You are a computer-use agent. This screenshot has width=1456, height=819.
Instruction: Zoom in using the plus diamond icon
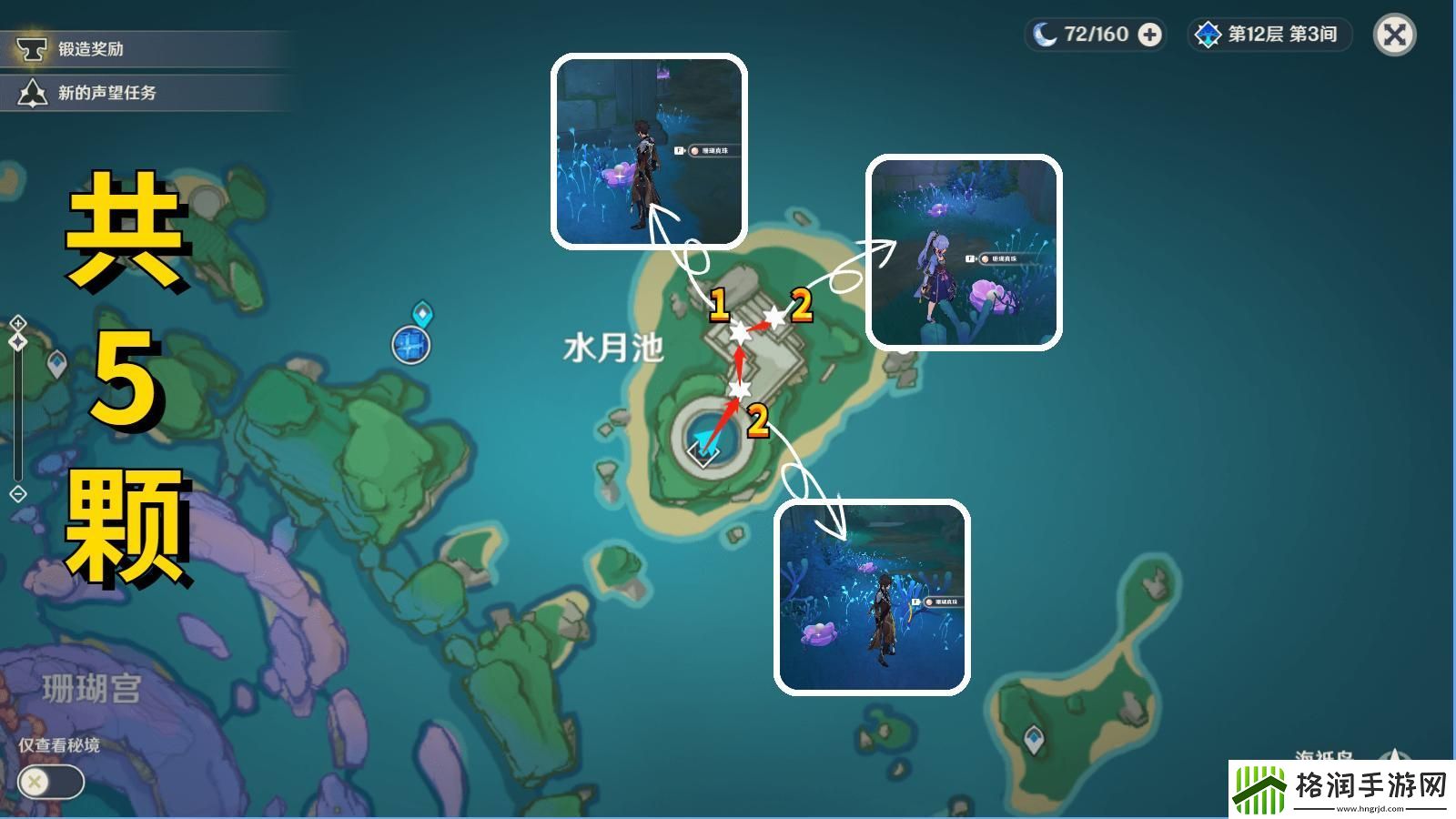coord(16,324)
